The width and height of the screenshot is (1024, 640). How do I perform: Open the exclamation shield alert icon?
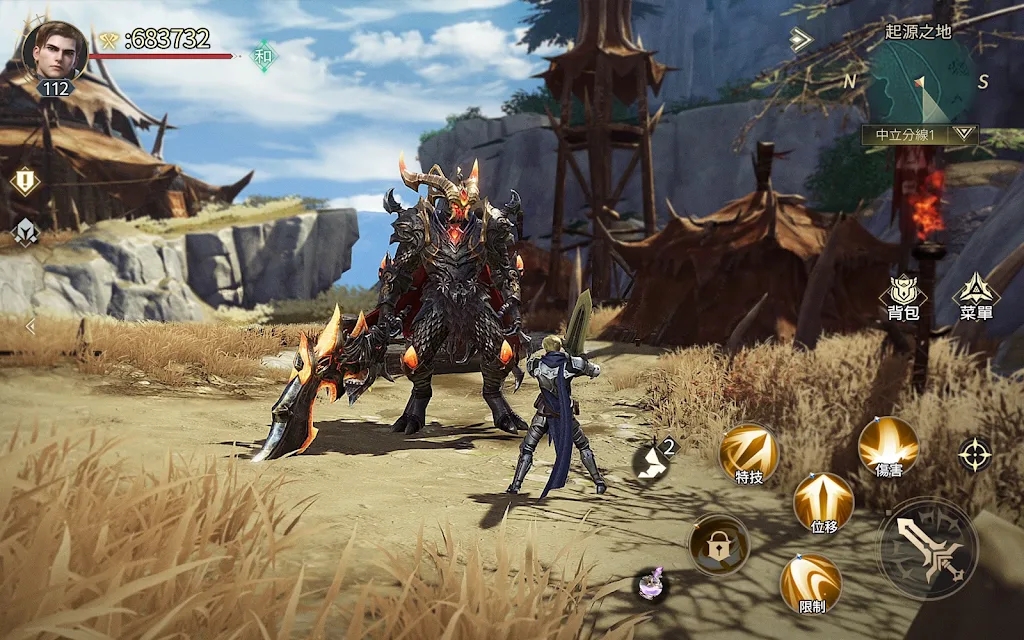pyautogui.click(x=24, y=181)
